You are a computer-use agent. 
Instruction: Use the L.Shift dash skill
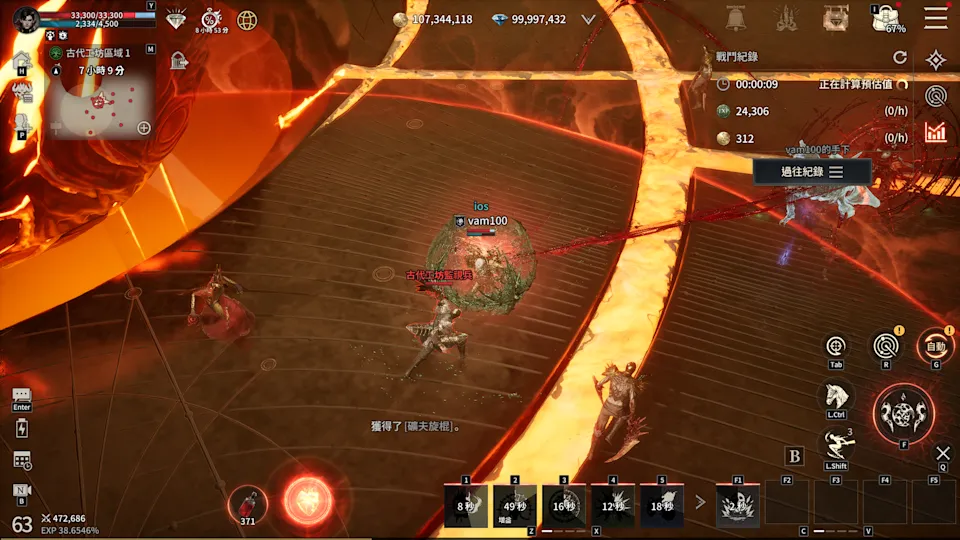(x=836, y=443)
